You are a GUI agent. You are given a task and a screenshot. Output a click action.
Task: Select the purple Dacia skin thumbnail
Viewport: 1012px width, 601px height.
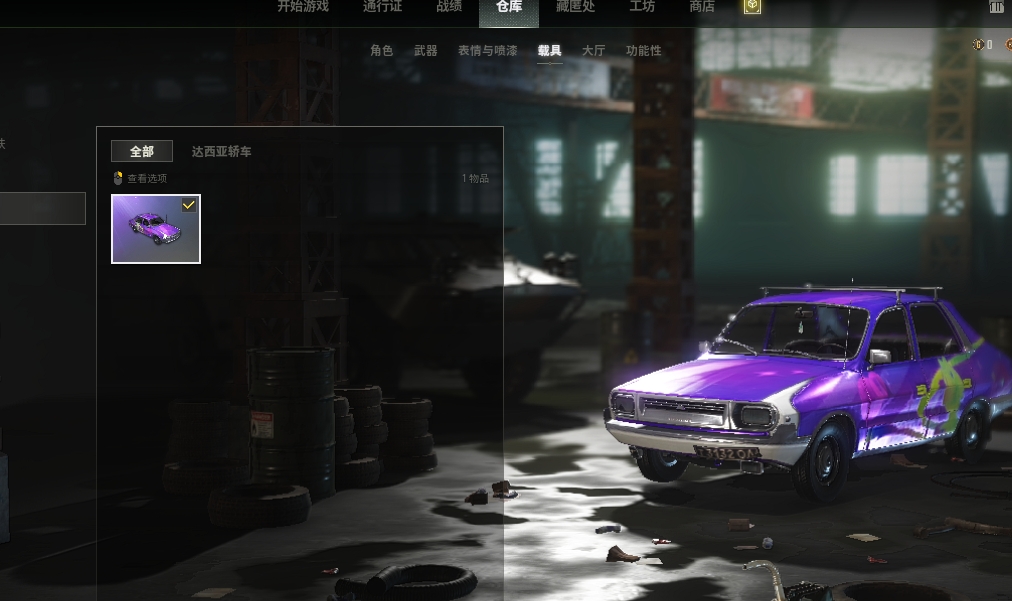pyautogui.click(x=156, y=229)
